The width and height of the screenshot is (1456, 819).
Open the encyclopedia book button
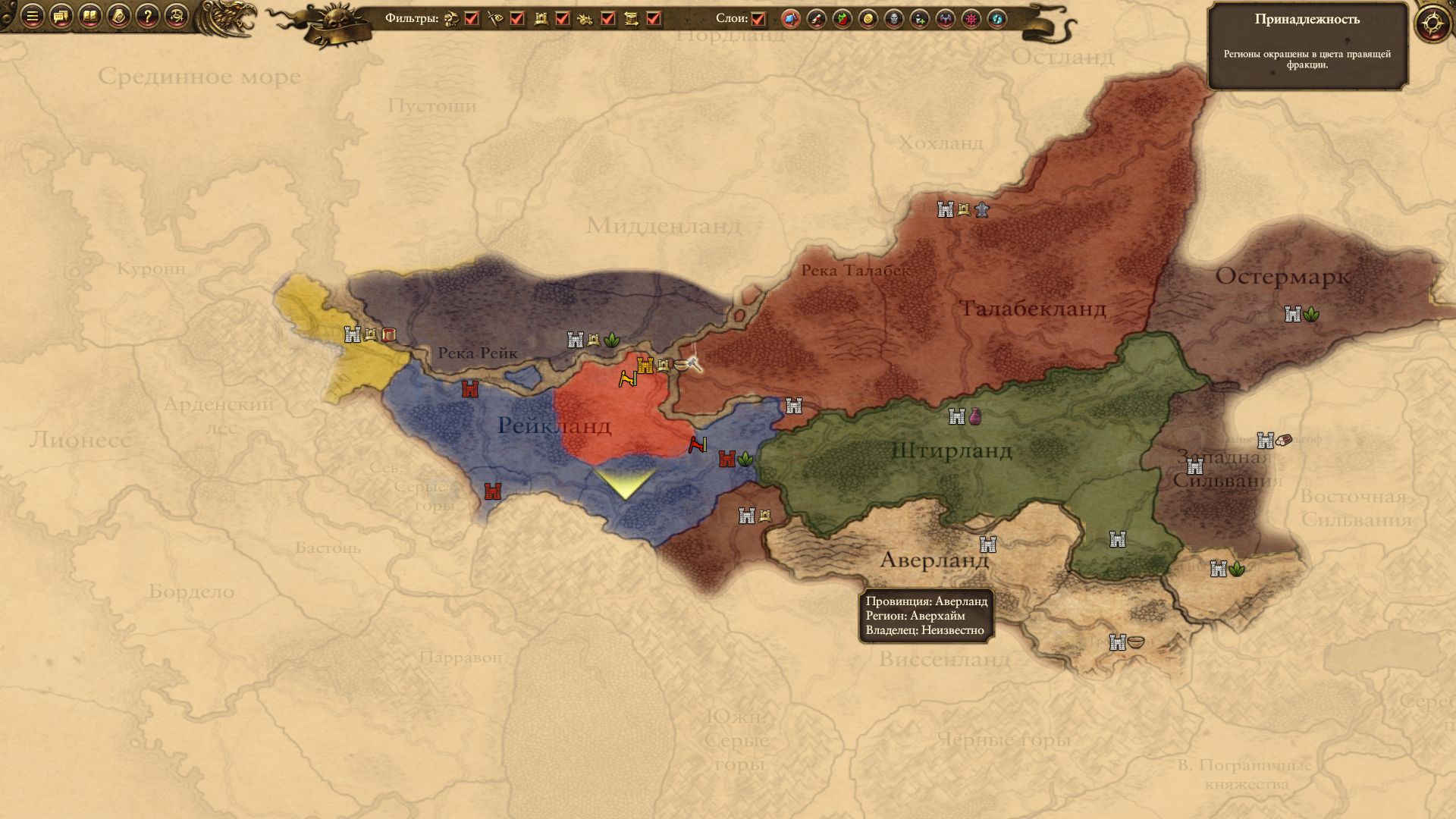pyautogui.click(x=89, y=16)
